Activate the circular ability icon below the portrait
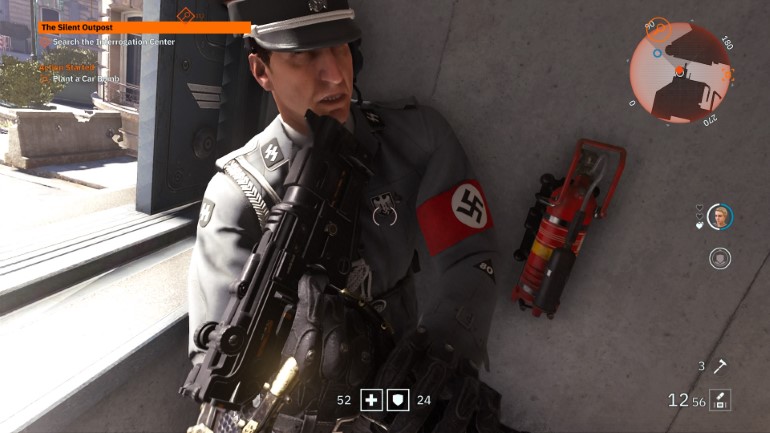The width and height of the screenshot is (770, 433). click(719, 258)
